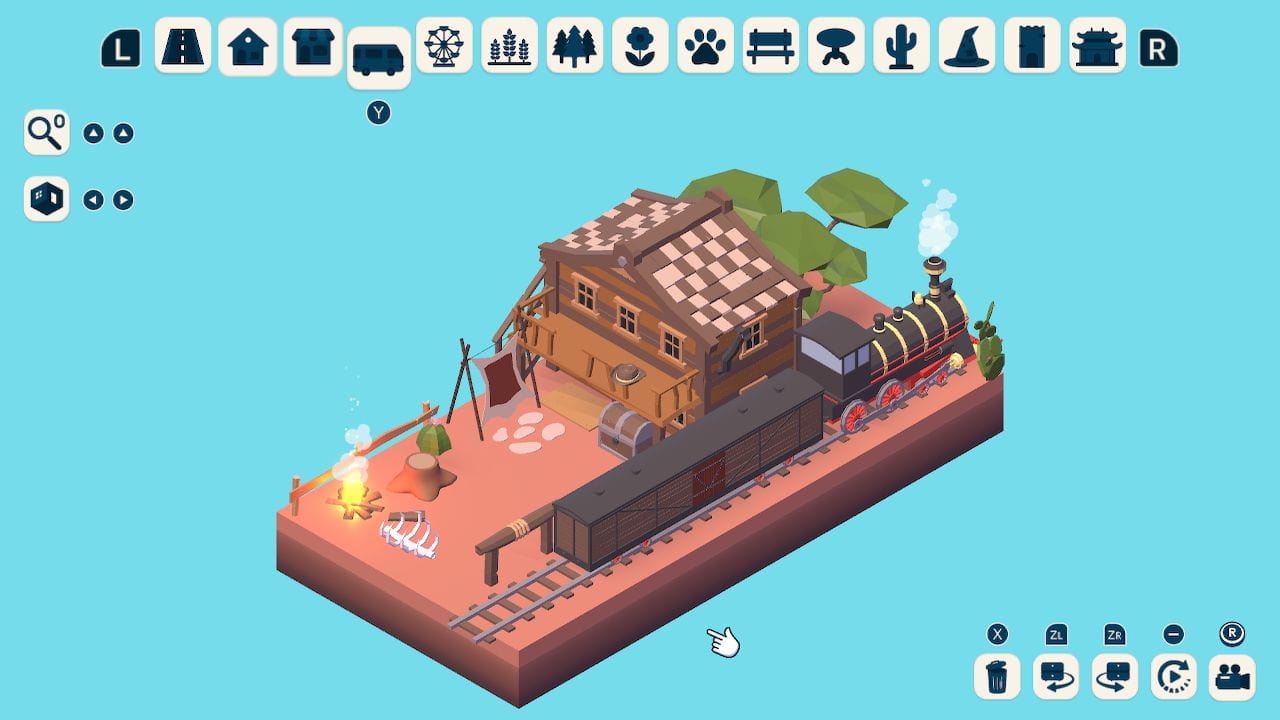Select the pagoda buildings category
Viewport: 1280px width, 720px height.
pyautogui.click(x=1097, y=46)
